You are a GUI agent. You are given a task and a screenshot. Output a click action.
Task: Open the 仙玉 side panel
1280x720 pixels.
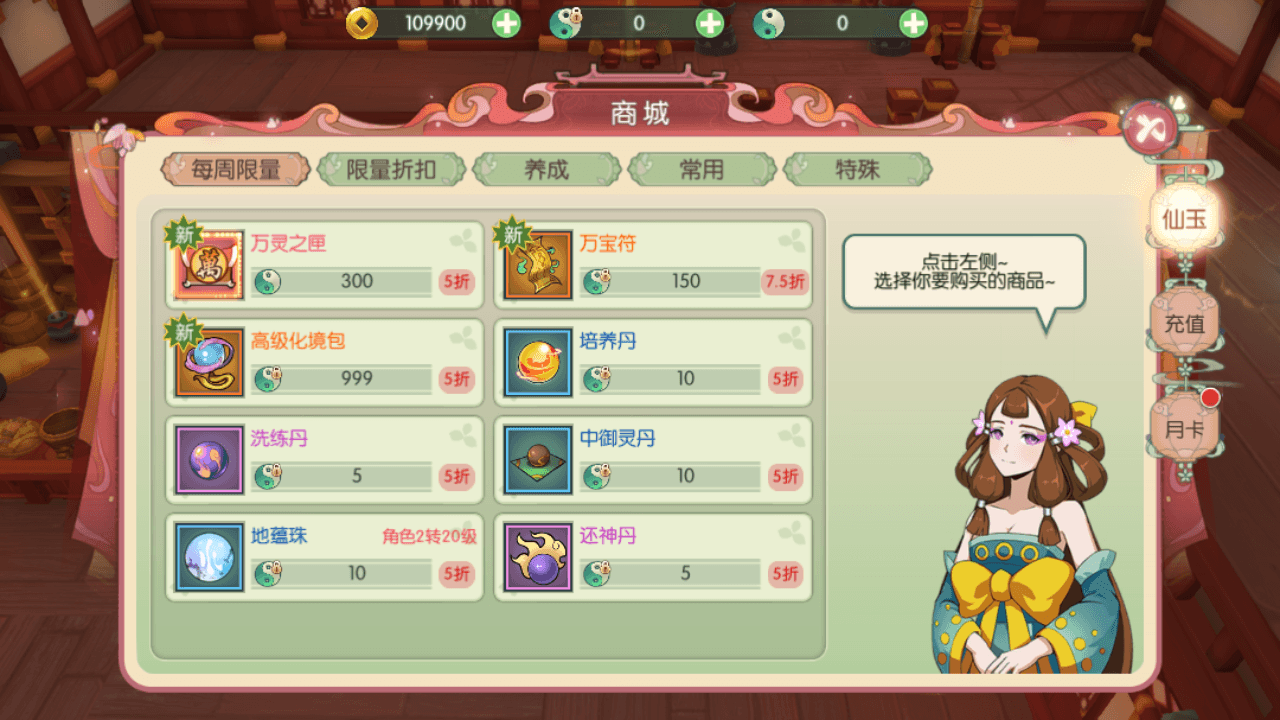[x=1184, y=218]
